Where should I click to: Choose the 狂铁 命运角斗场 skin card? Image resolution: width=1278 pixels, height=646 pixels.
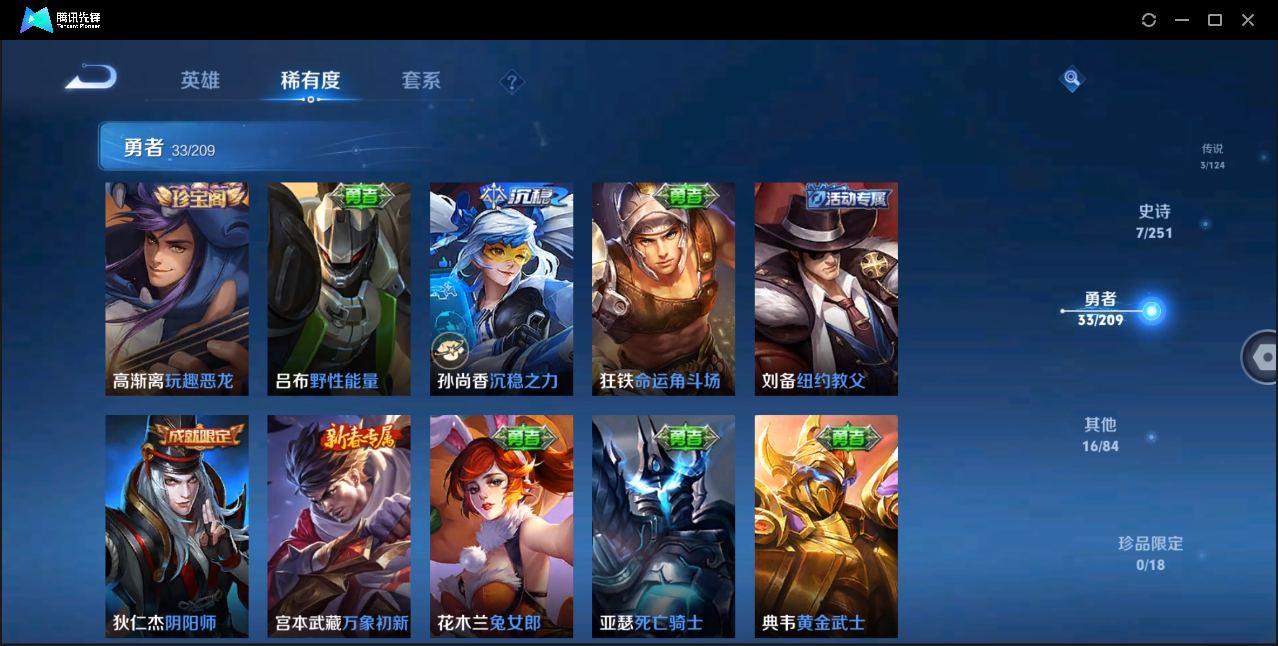point(663,289)
